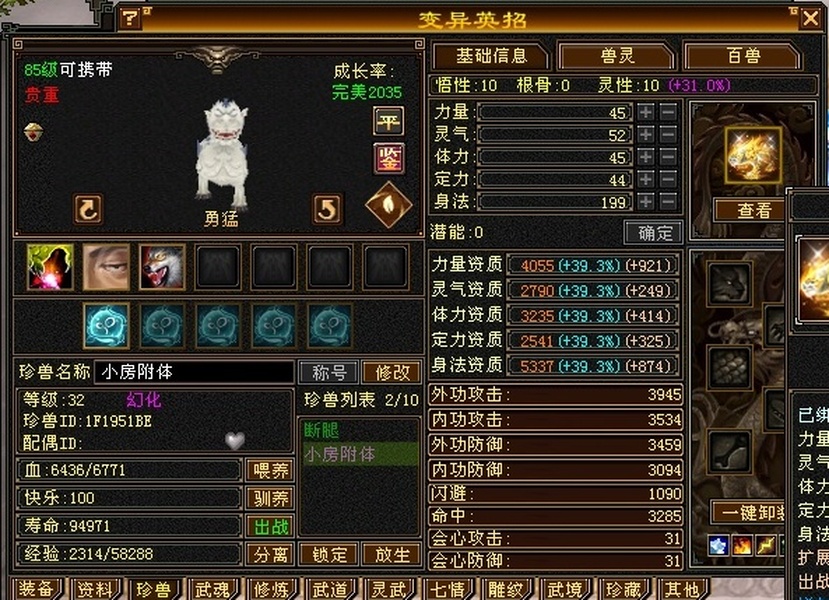
Task: Click 查看 under the golden beast icon
Action: point(754,210)
